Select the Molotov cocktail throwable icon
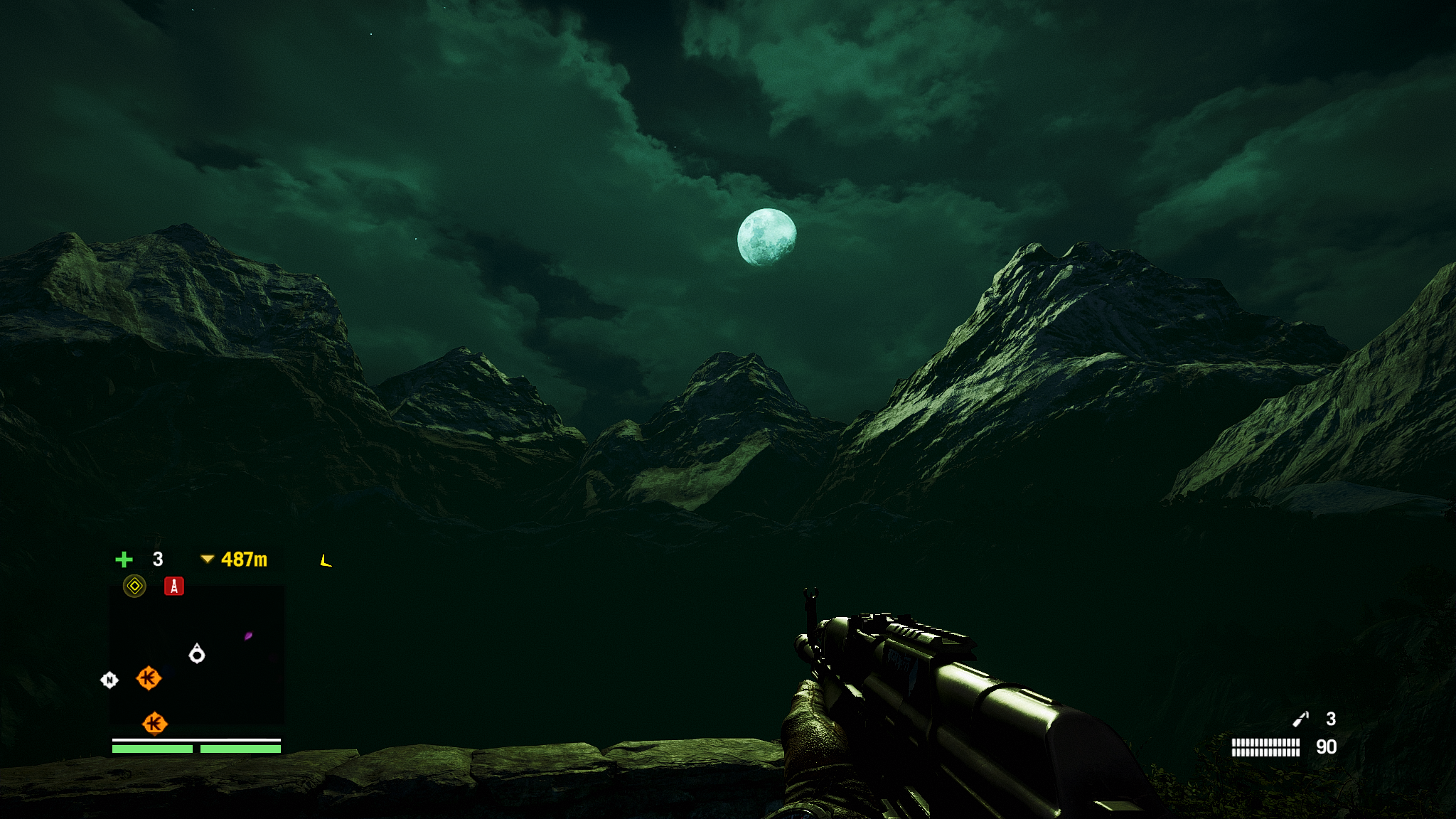The image size is (1456, 819). [x=1300, y=719]
